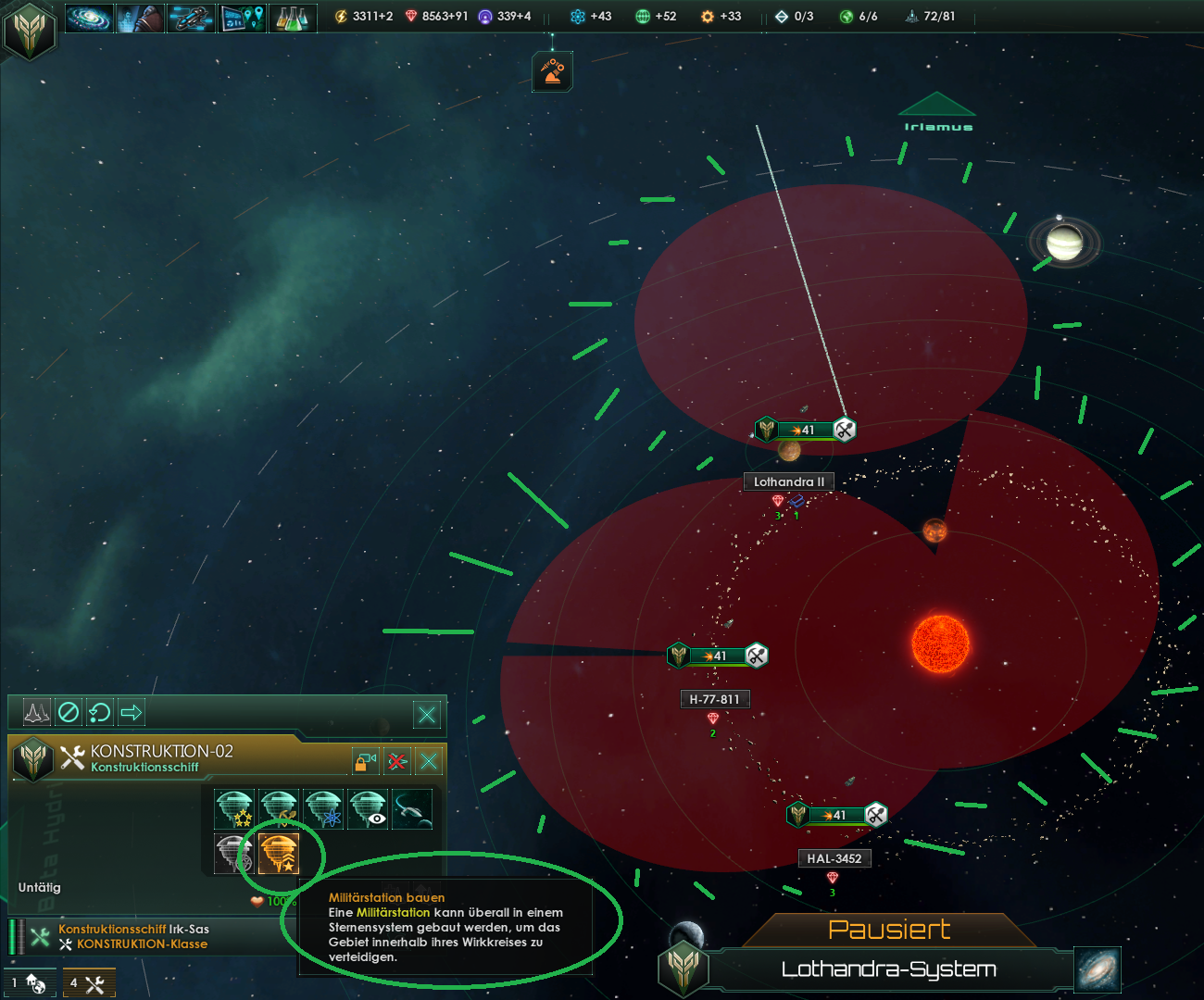Toggle camera lock on the construction ship
The height and width of the screenshot is (1000, 1204).
366,761
